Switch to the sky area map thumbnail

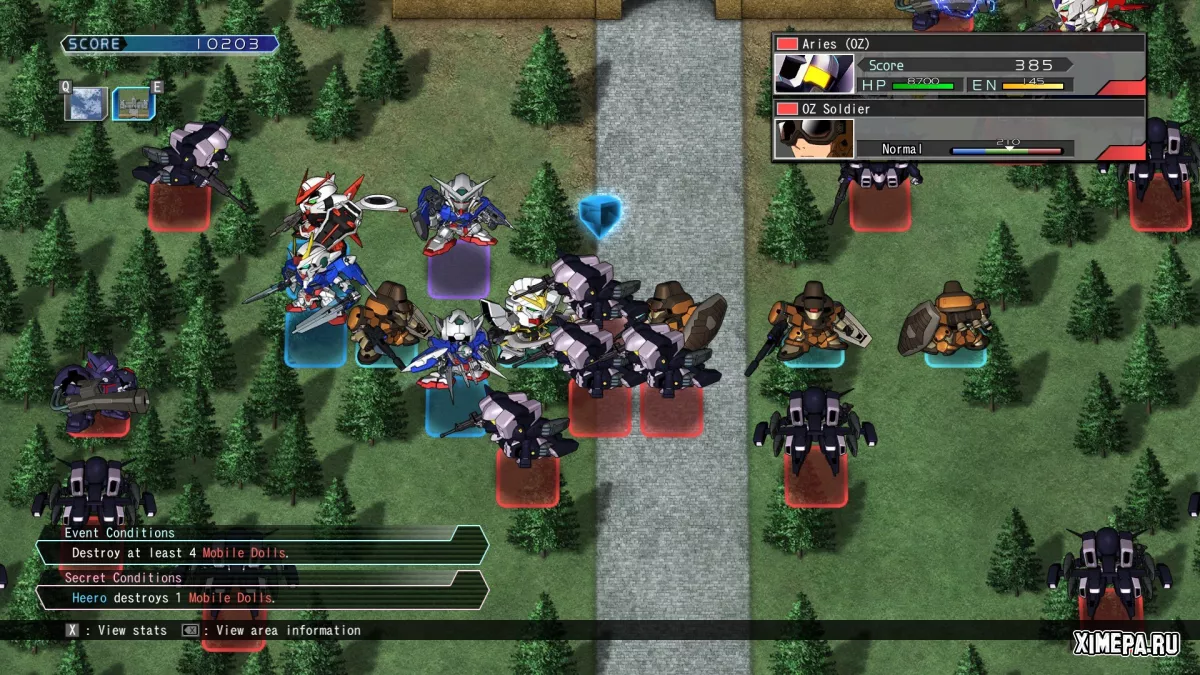[86, 103]
